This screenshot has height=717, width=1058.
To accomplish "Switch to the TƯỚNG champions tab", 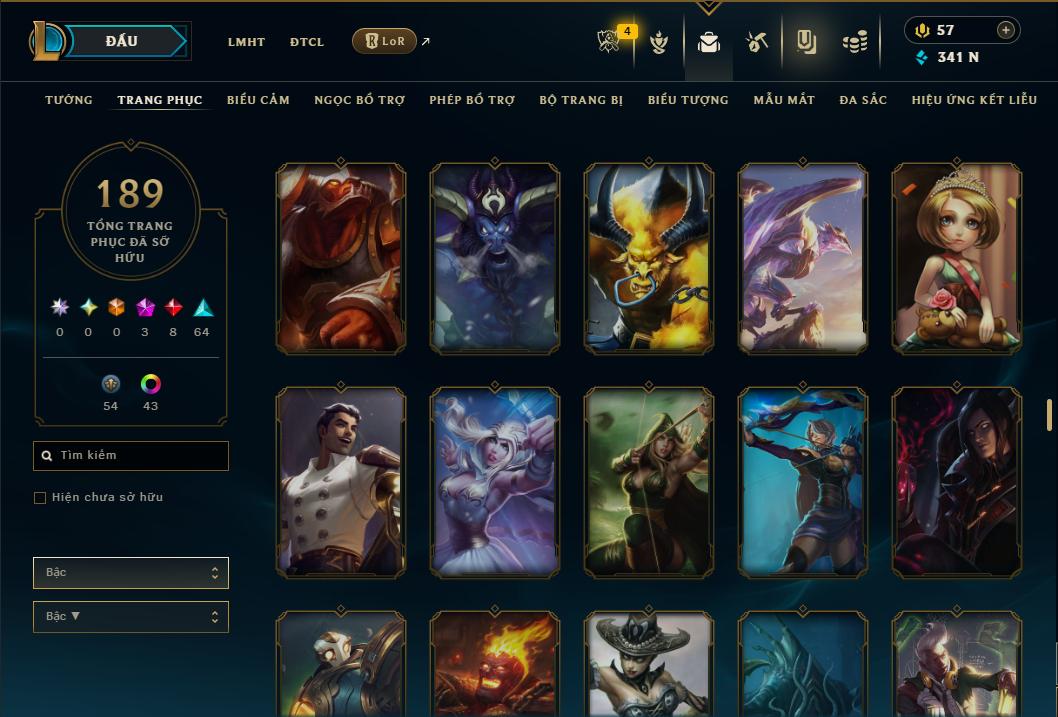I will pos(69,100).
